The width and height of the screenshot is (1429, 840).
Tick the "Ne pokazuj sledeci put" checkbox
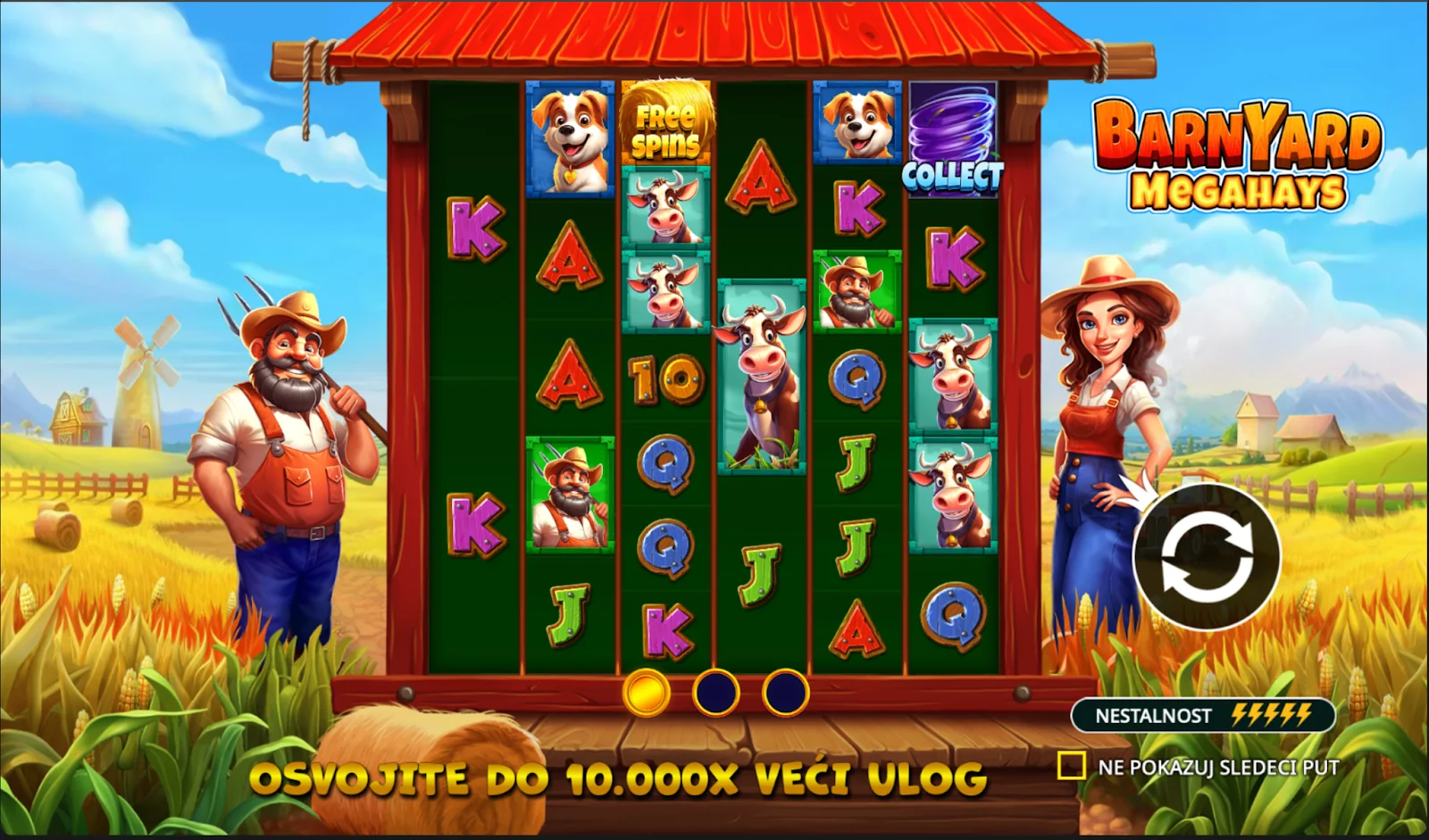pos(1071,766)
